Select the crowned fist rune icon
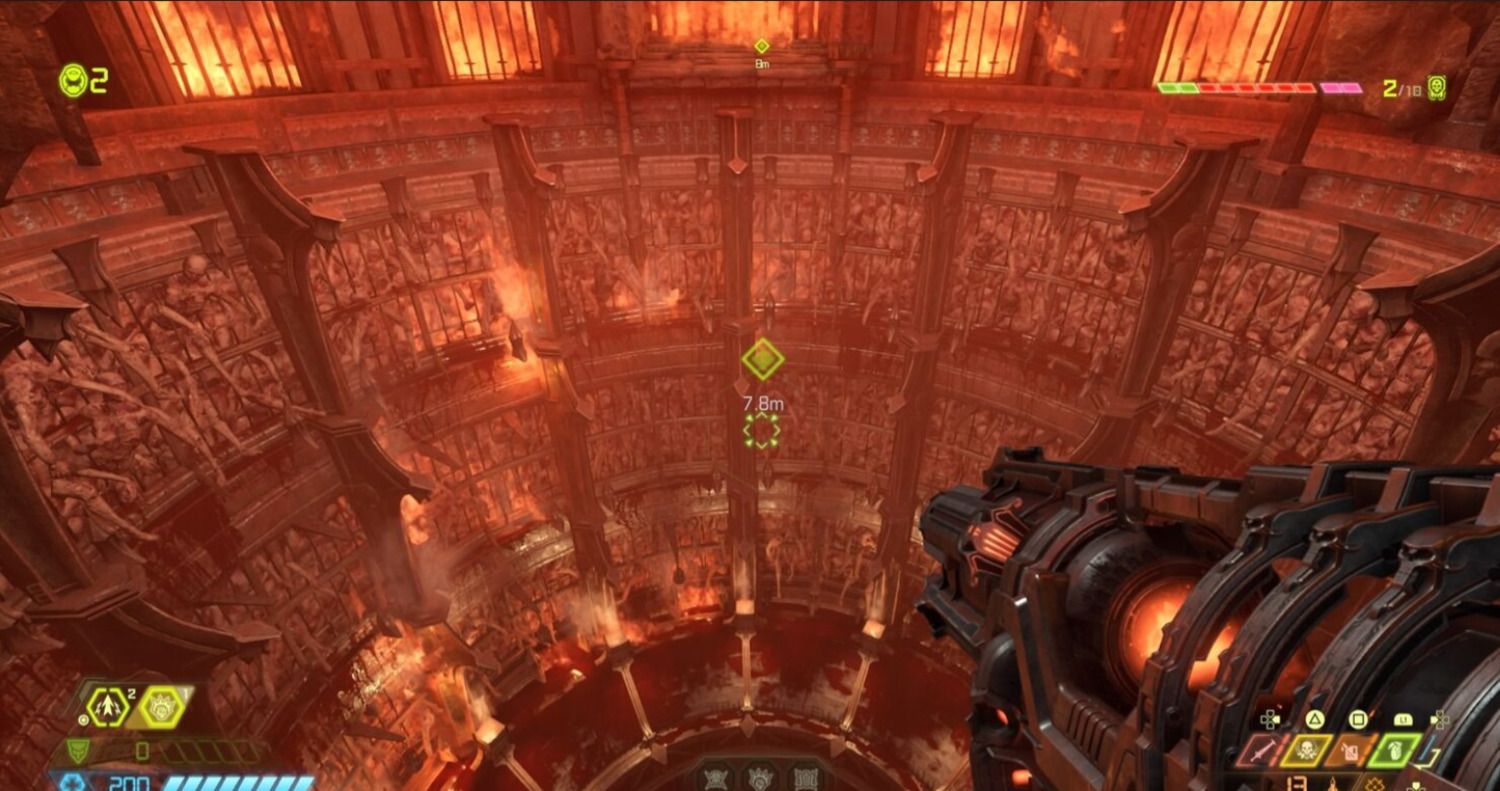The height and width of the screenshot is (791, 1500). click(761, 778)
